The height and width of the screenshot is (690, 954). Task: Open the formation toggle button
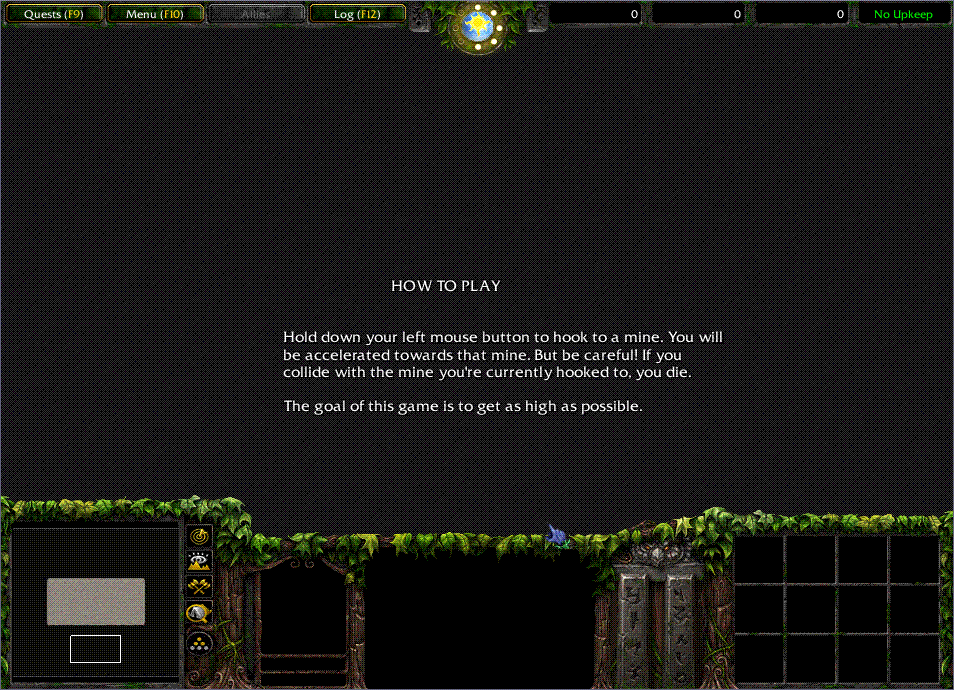(x=199, y=641)
